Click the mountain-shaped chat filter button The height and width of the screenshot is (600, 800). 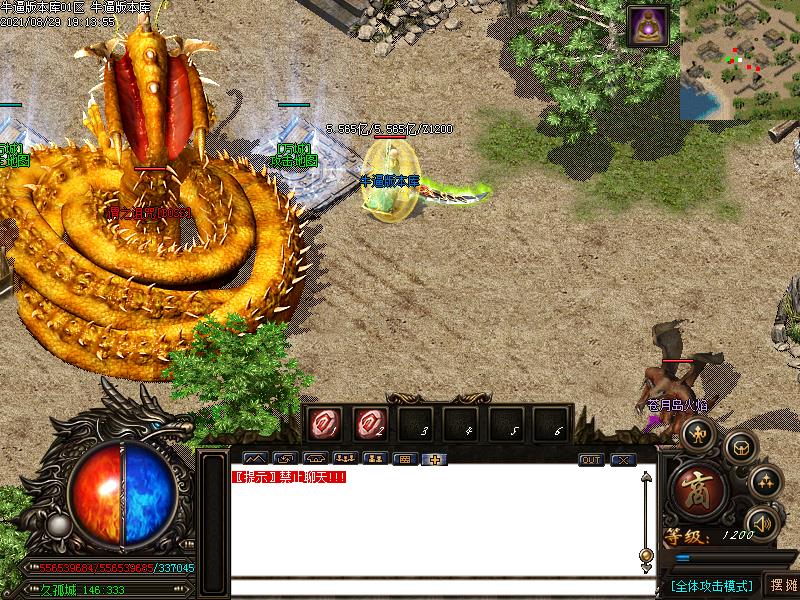254,460
